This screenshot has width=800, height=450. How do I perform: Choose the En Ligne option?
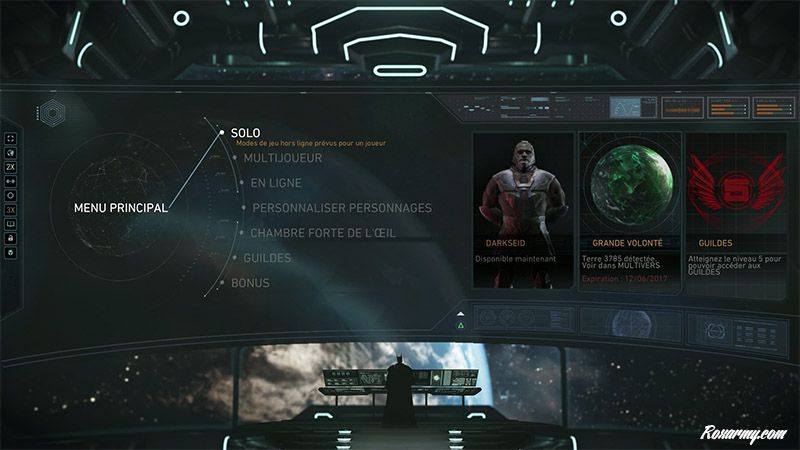[276, 183]
